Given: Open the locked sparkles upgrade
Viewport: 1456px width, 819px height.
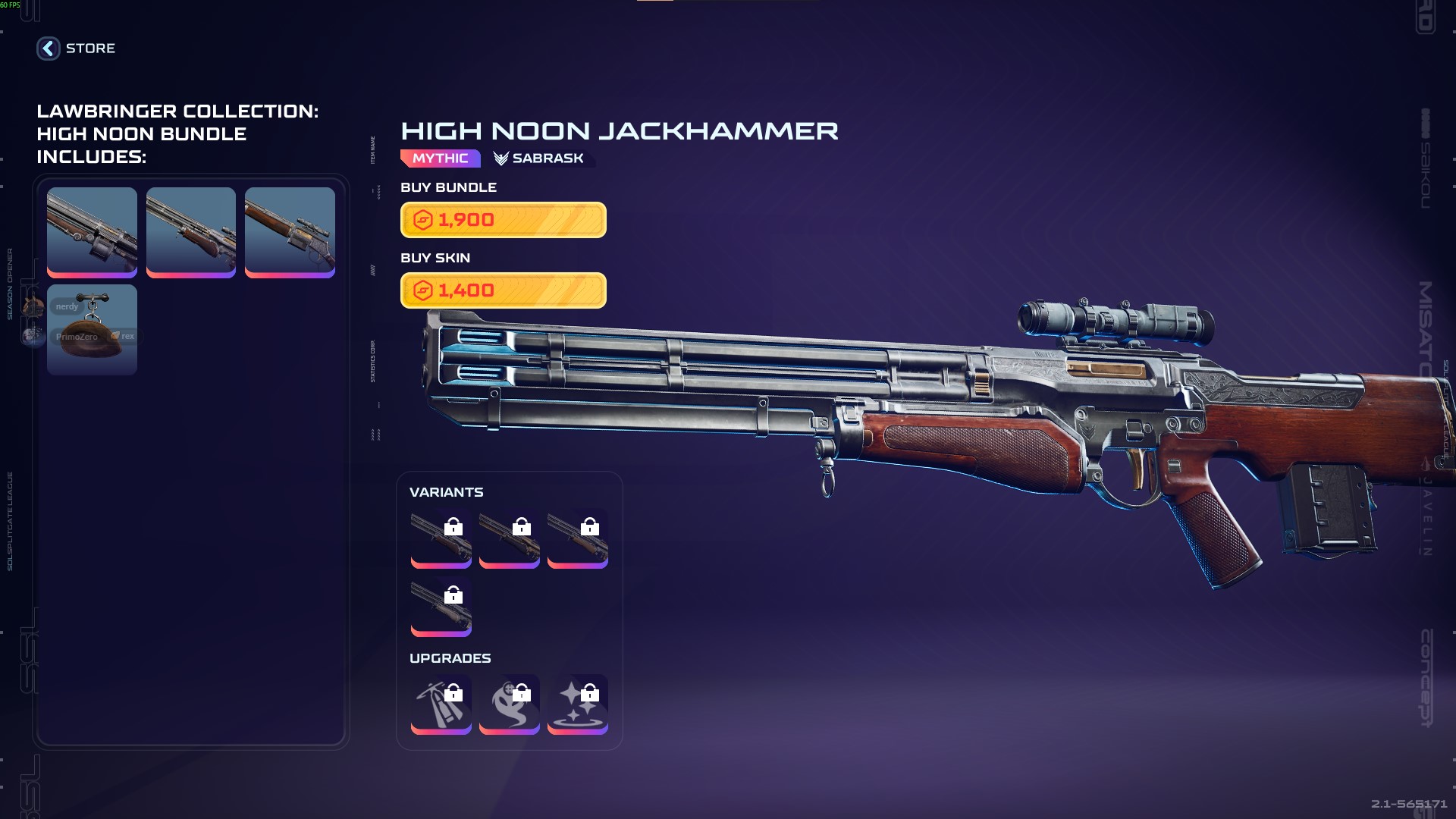Looking at the screenshot, I should tap(577, 704).
